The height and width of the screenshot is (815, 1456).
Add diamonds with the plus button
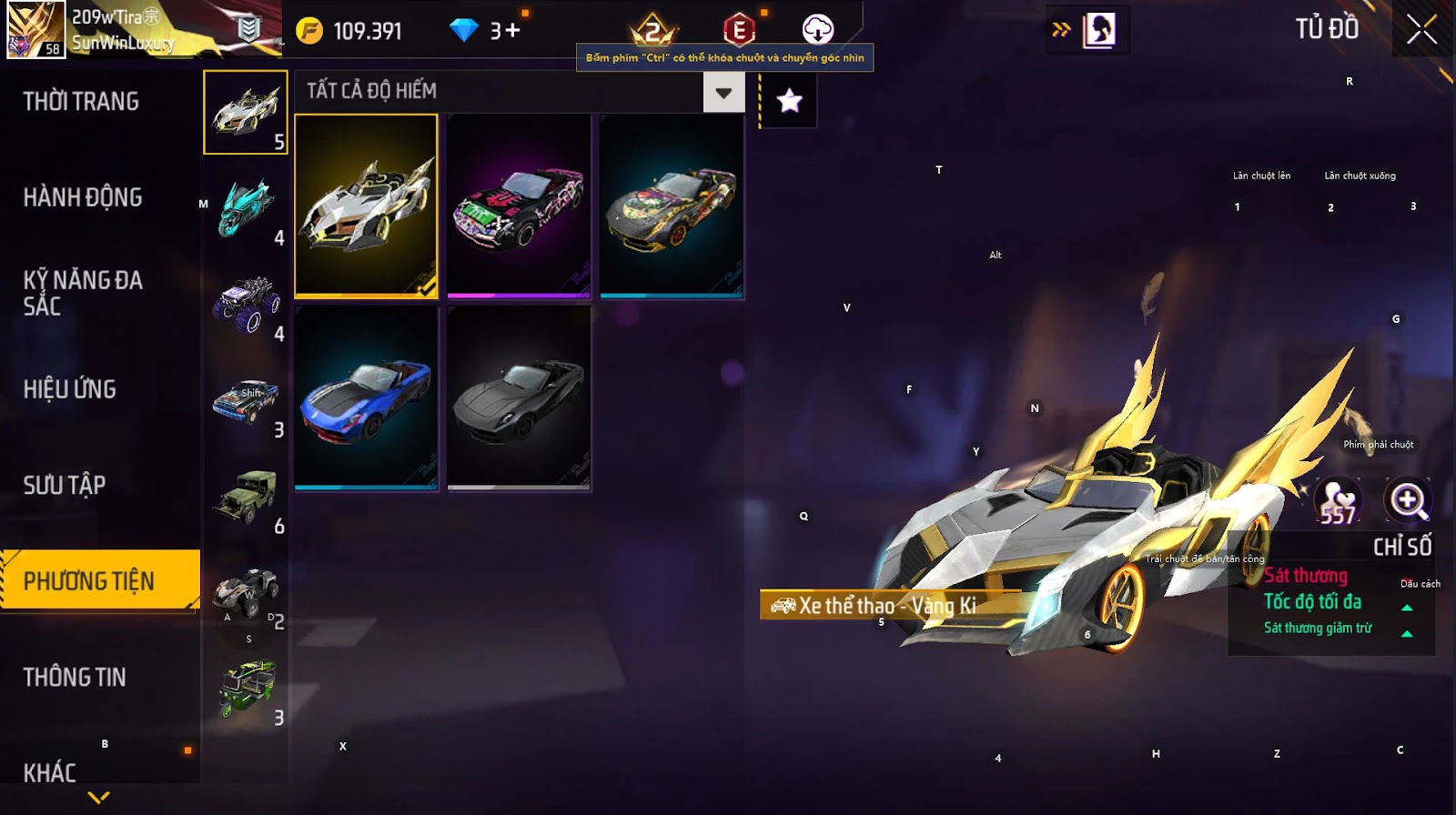pyautogui.click(x=511, y=31)
